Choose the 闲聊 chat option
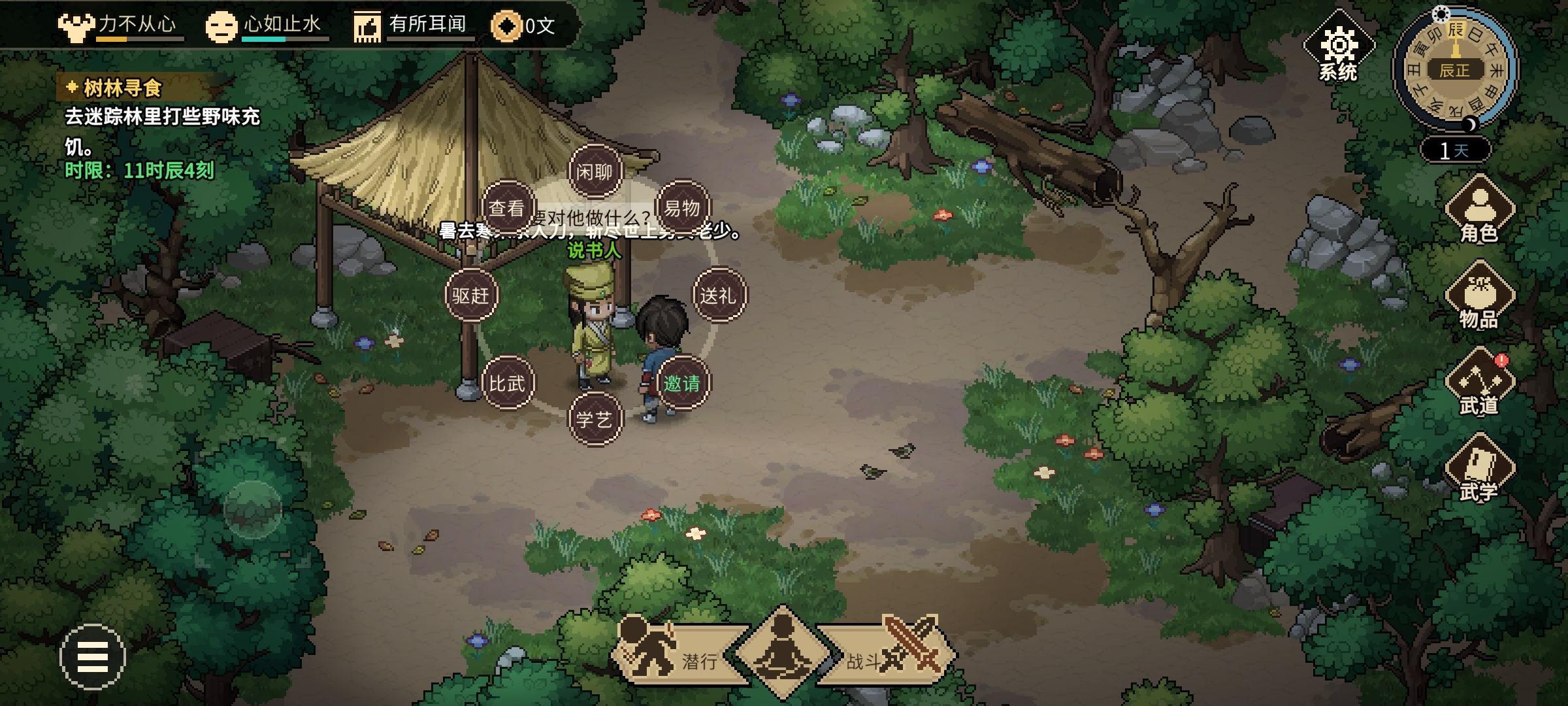The height and width of the screenshot is (706, 1568). [595, 172]
